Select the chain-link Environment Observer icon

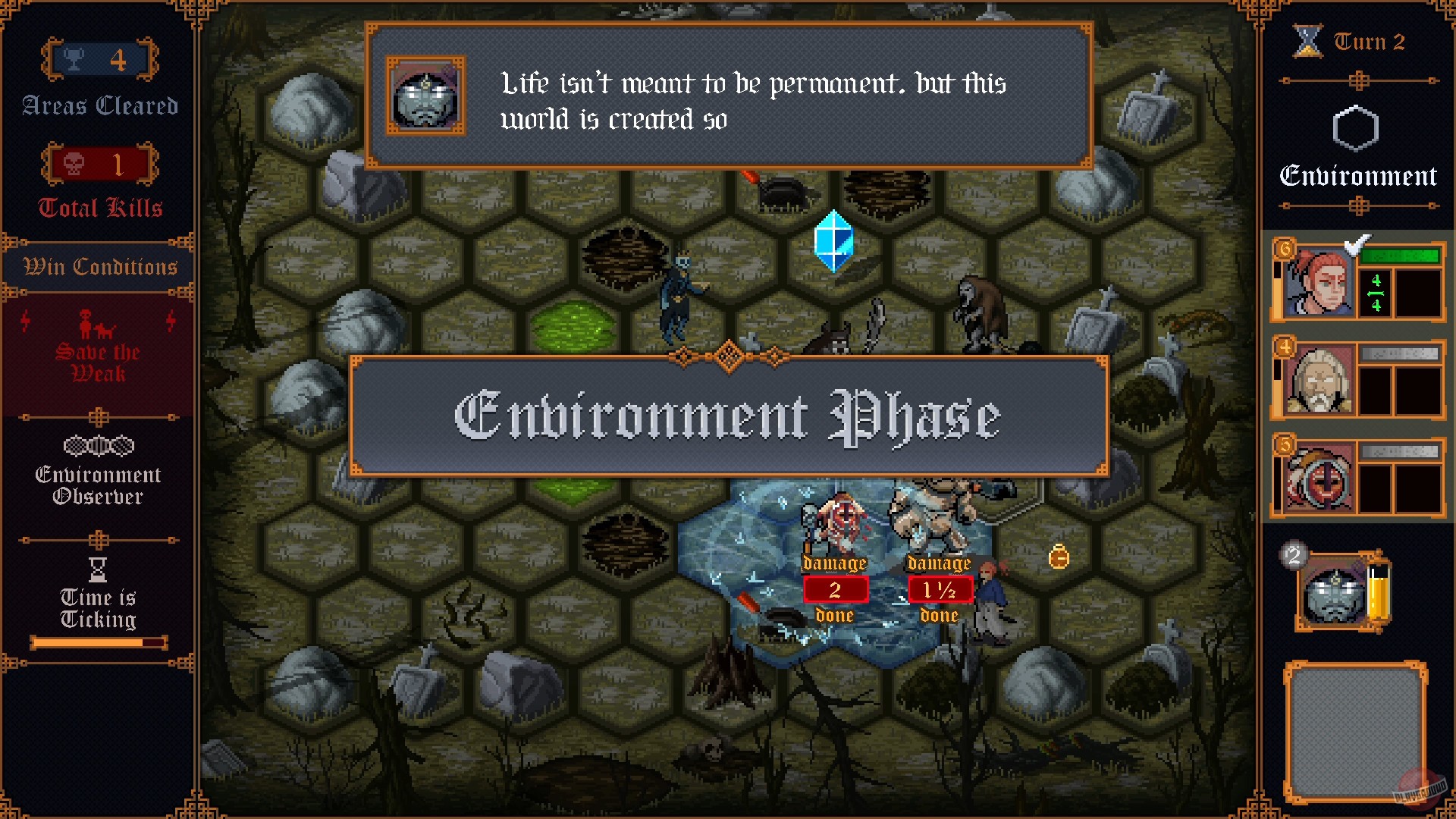[x=99, y=445]
